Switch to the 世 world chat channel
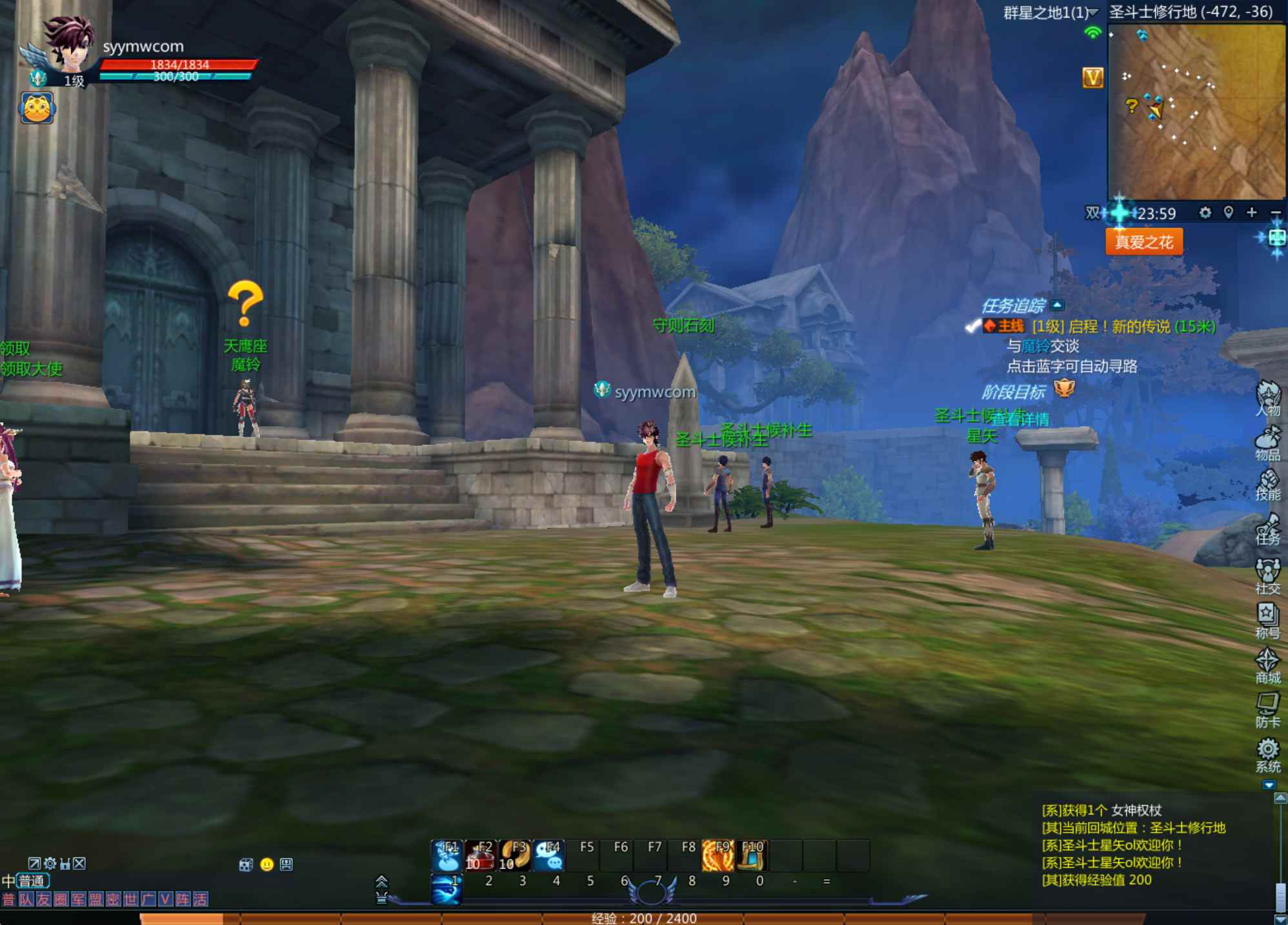The width and height of the screenshot is (1288, 925). click(x=130, y=899)
